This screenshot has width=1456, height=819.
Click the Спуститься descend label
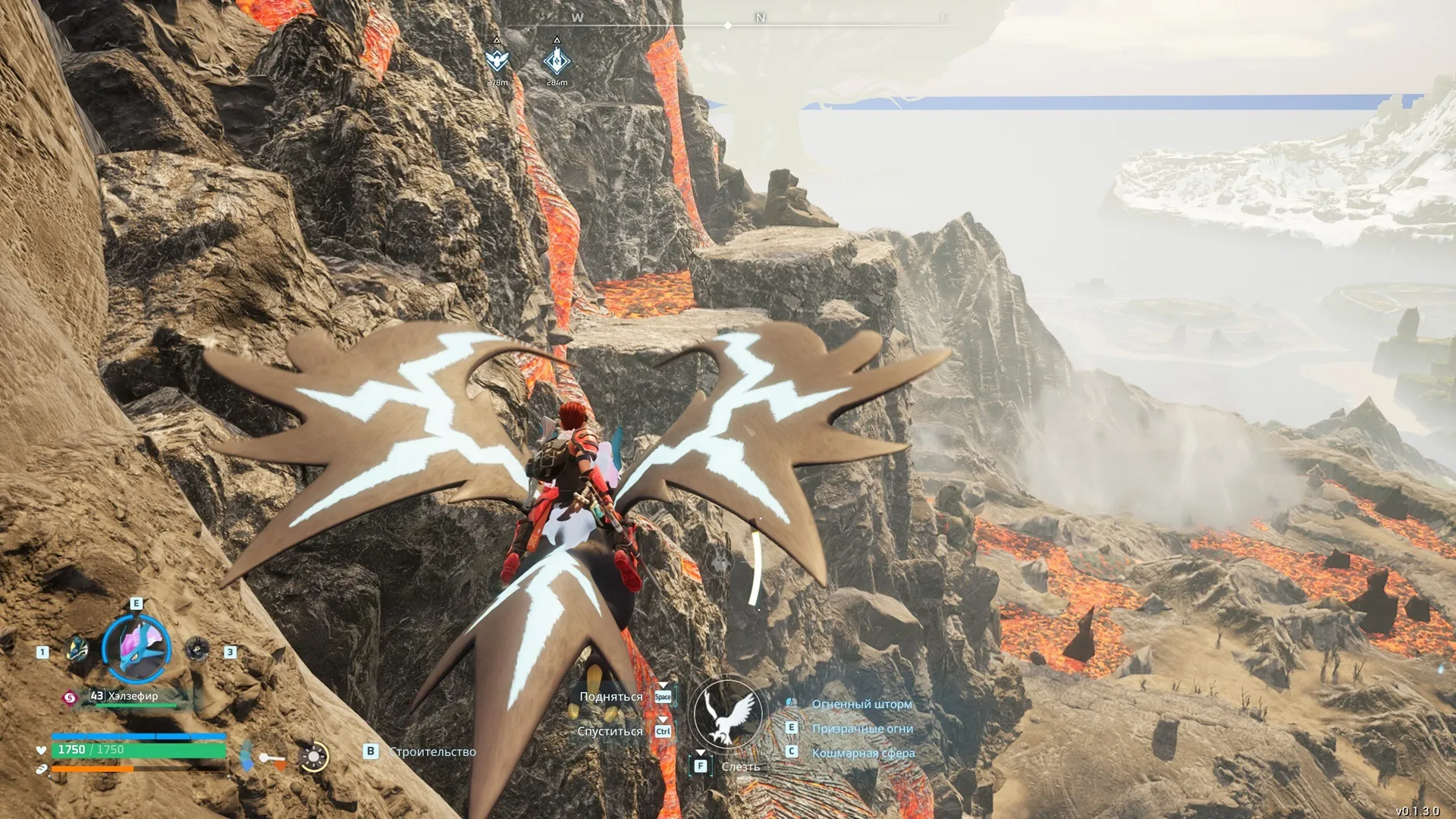tap(610, 731)
